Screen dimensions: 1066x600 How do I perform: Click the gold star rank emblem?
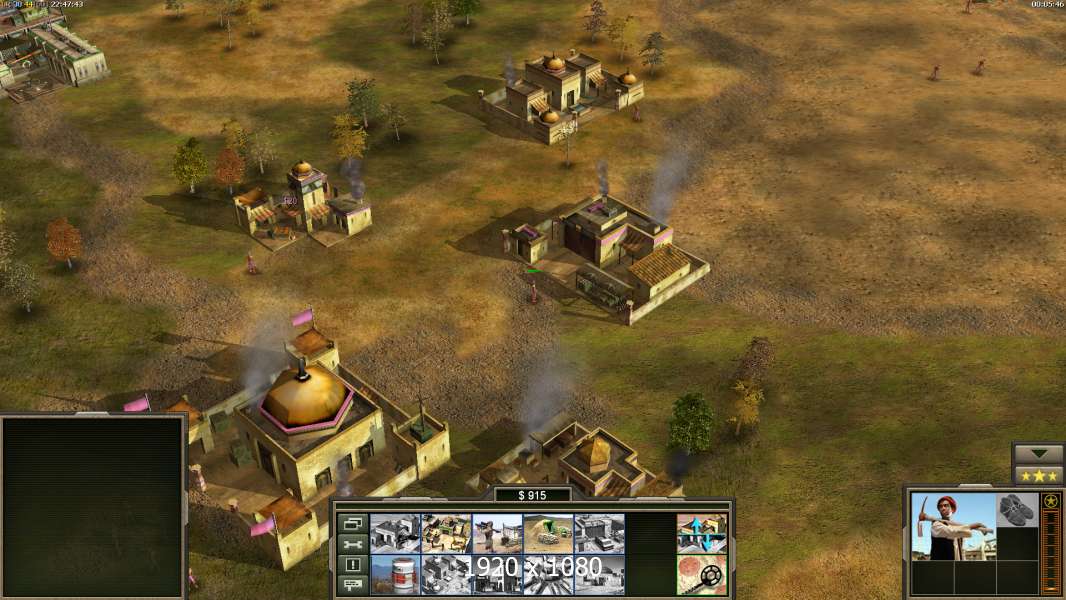1051,501
